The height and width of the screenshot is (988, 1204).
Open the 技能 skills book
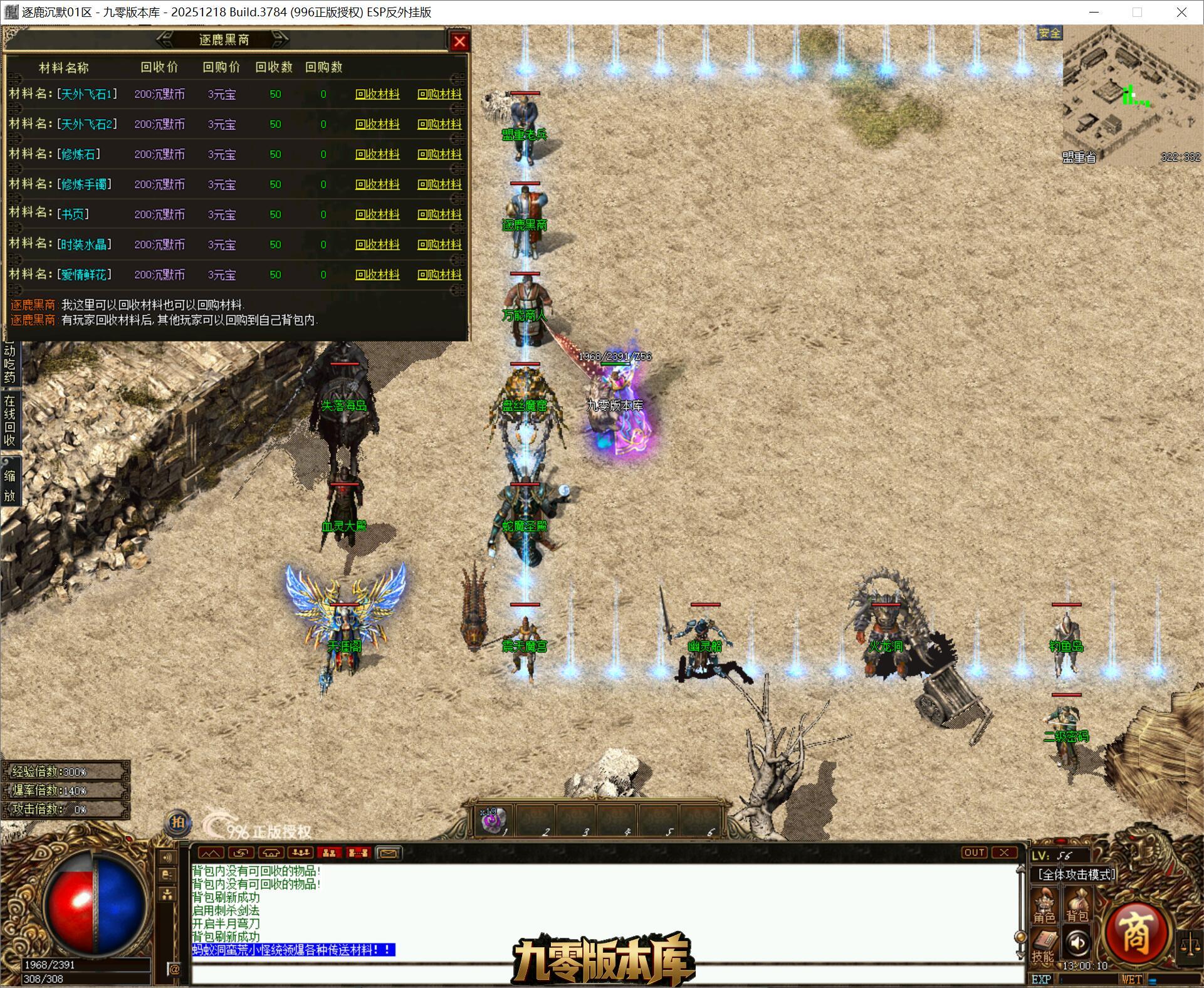point(1044,945)
